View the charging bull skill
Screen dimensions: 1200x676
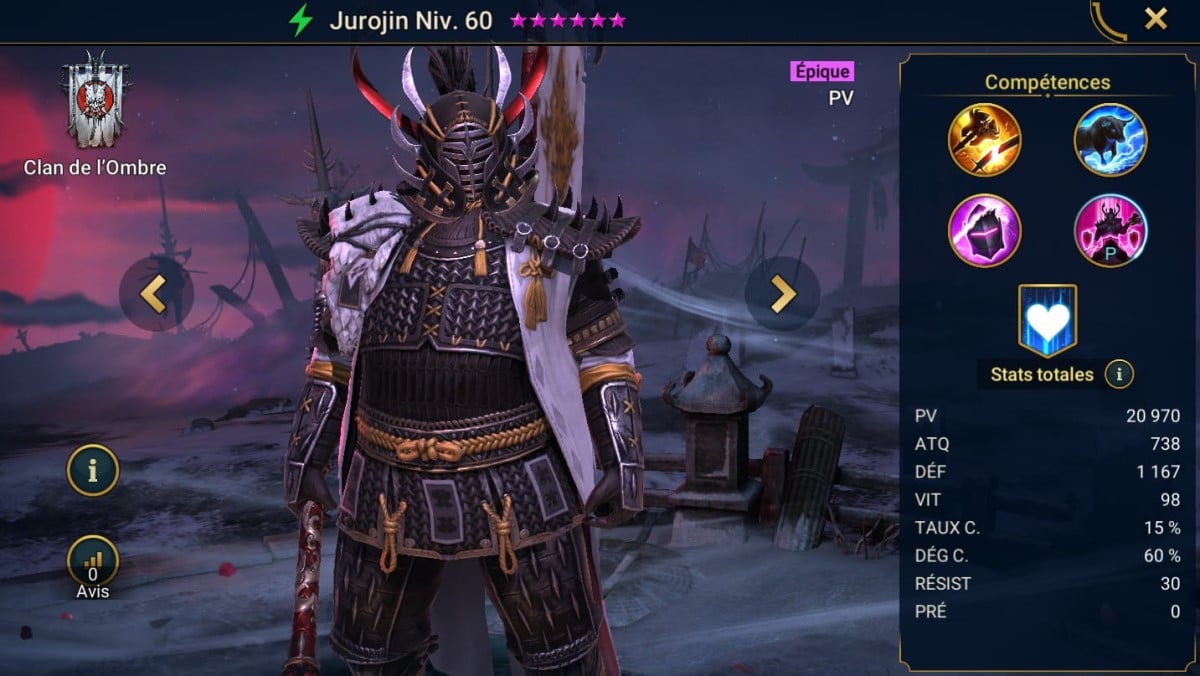[1110, 140]
